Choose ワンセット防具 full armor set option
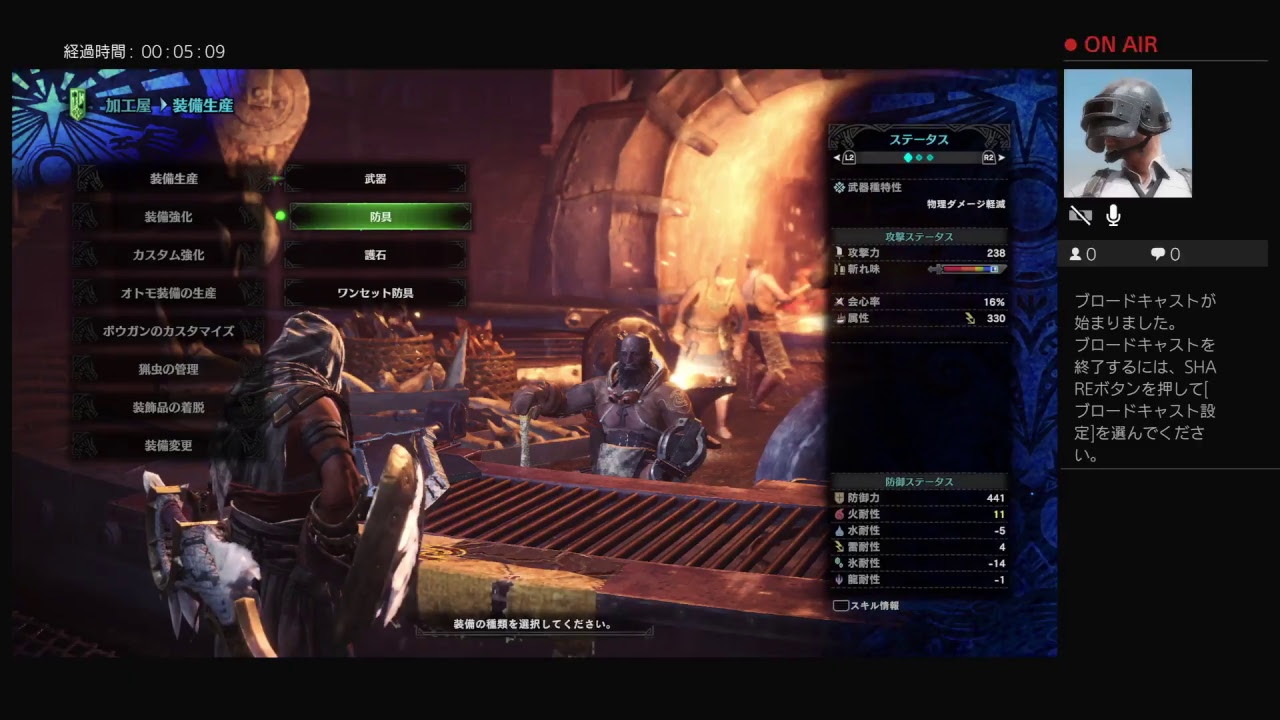This screenshot has height=720, width=1280. tap(375, 292)
